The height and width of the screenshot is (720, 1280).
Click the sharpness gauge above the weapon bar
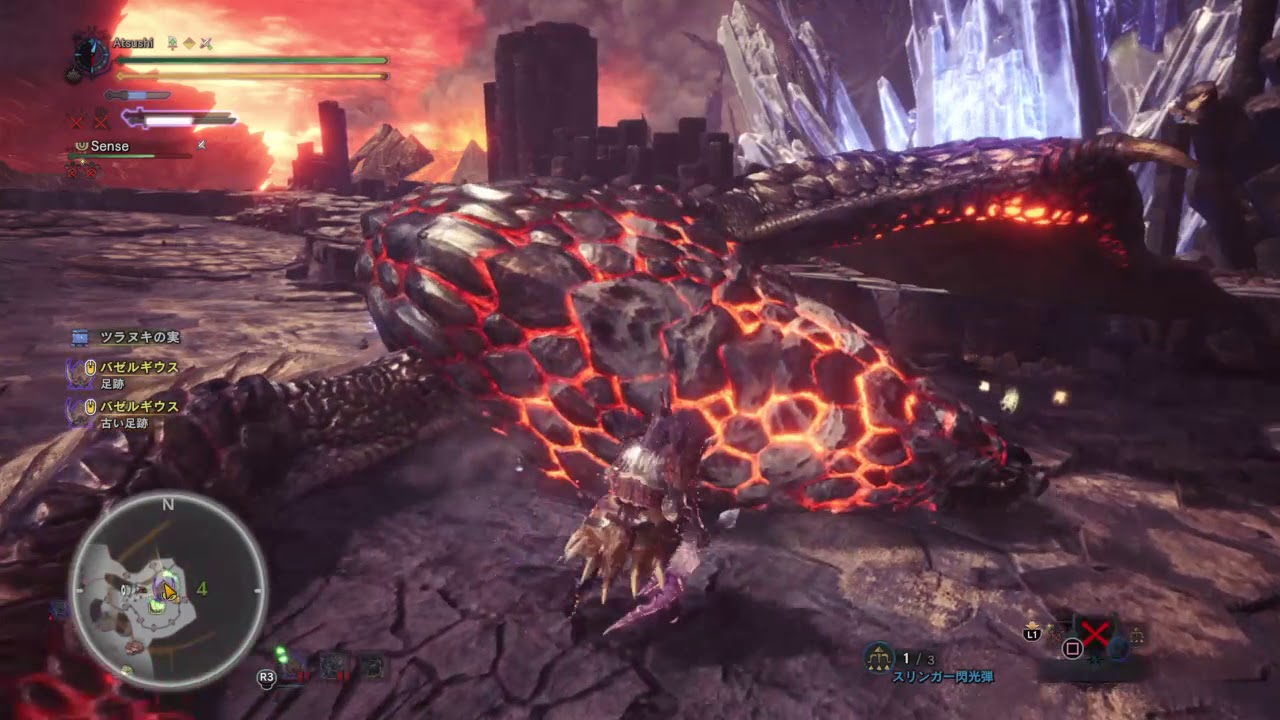tap(136, 94)
